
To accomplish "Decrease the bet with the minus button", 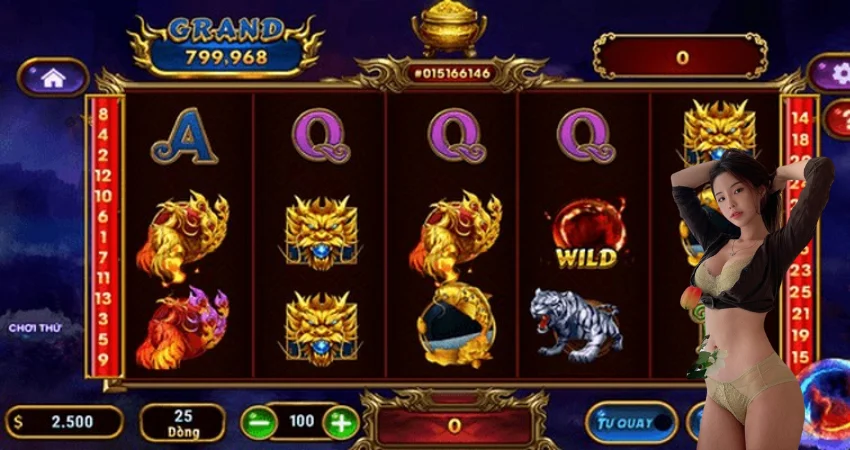I will click(259, 422).
